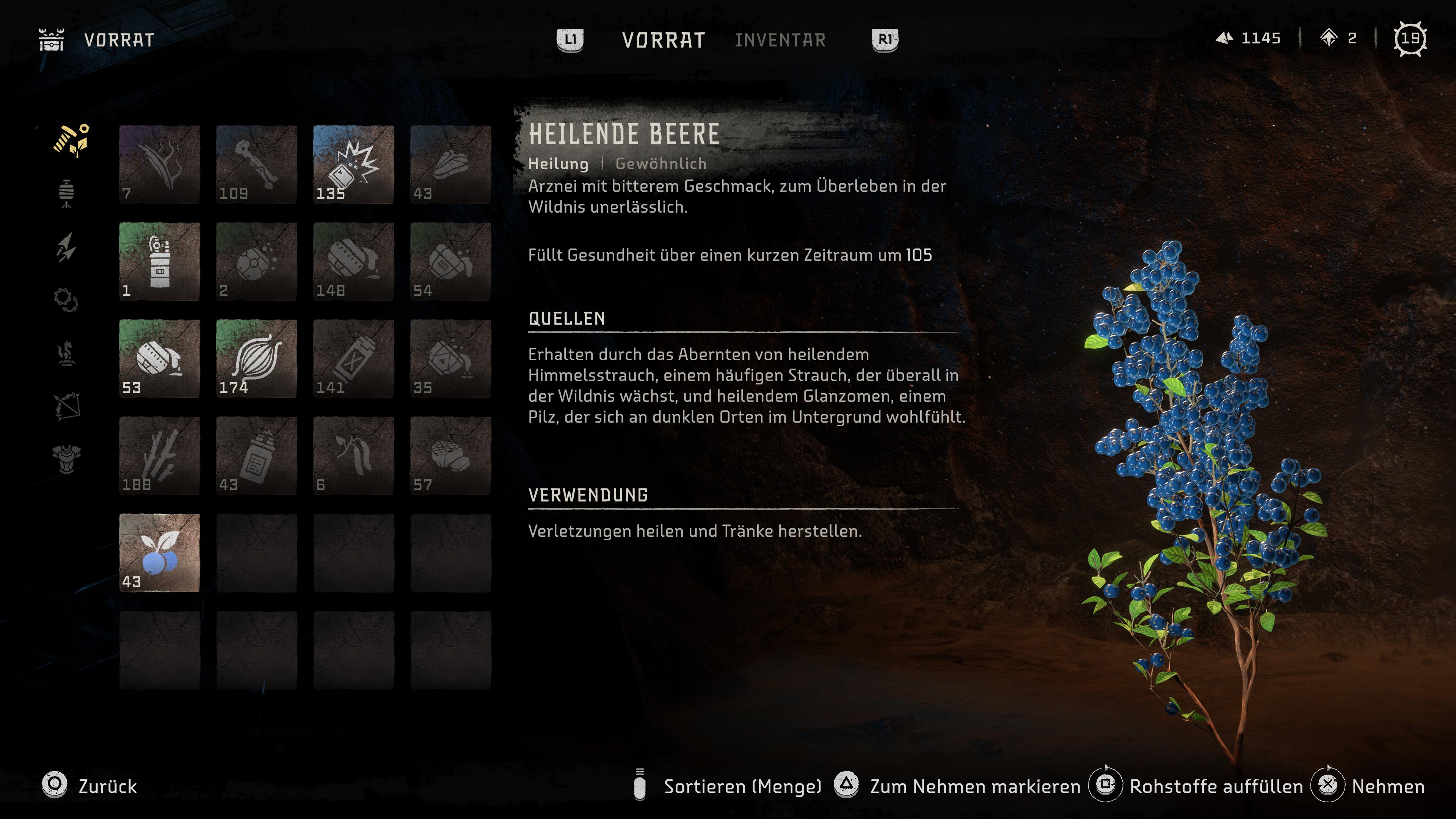Pick the wooden sticks stack of 188
1456x819 pixels.
pyautogui.click(x=159, y=455)
